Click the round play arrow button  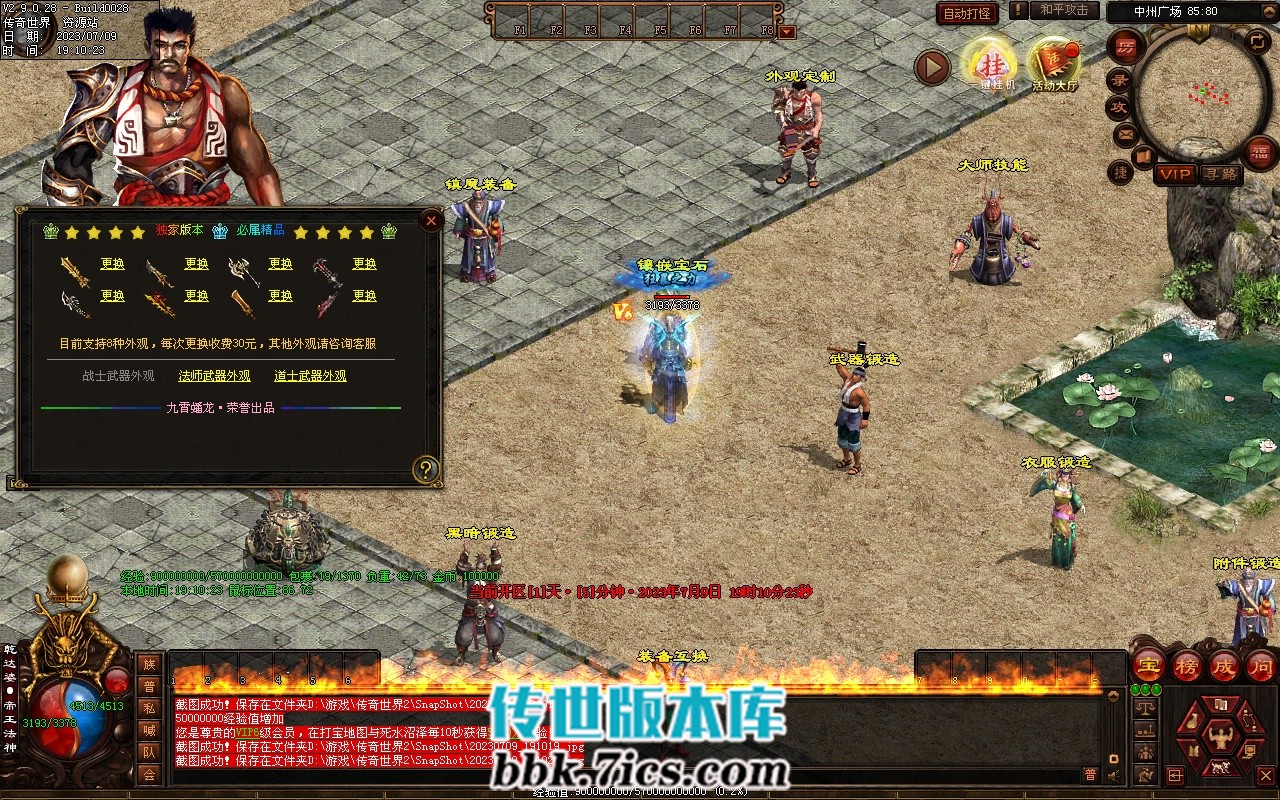[x=932, y=67]
